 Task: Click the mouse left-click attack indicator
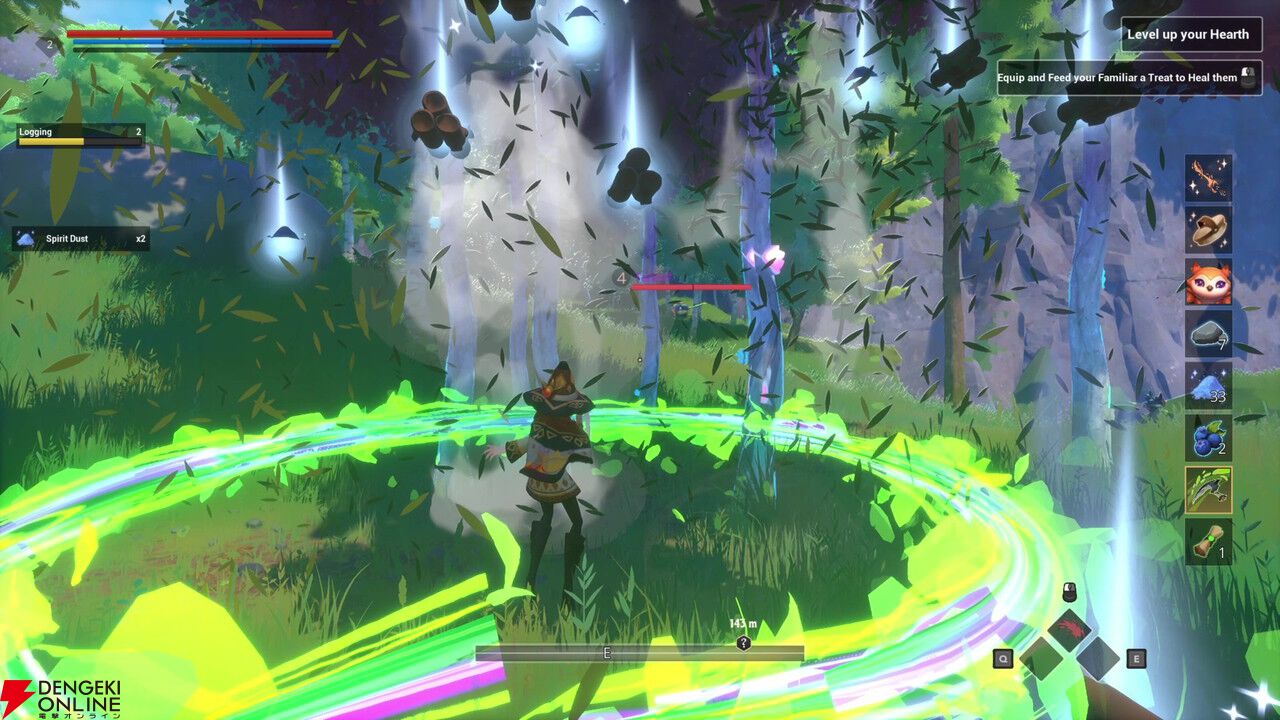point(1069,590)
